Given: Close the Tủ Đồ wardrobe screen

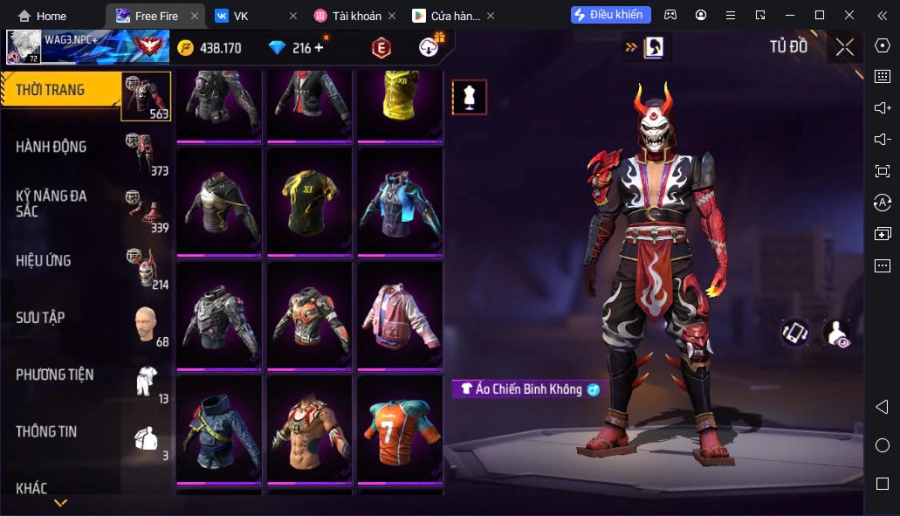Looking at the screenshot, I should 845,47.
